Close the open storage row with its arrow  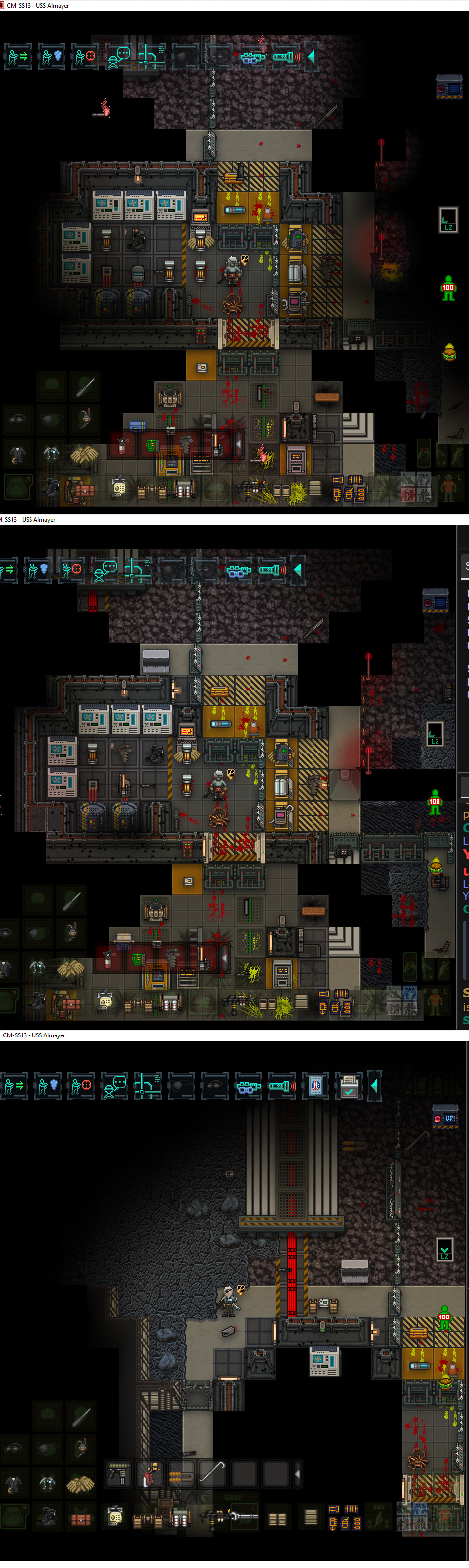297,1474
